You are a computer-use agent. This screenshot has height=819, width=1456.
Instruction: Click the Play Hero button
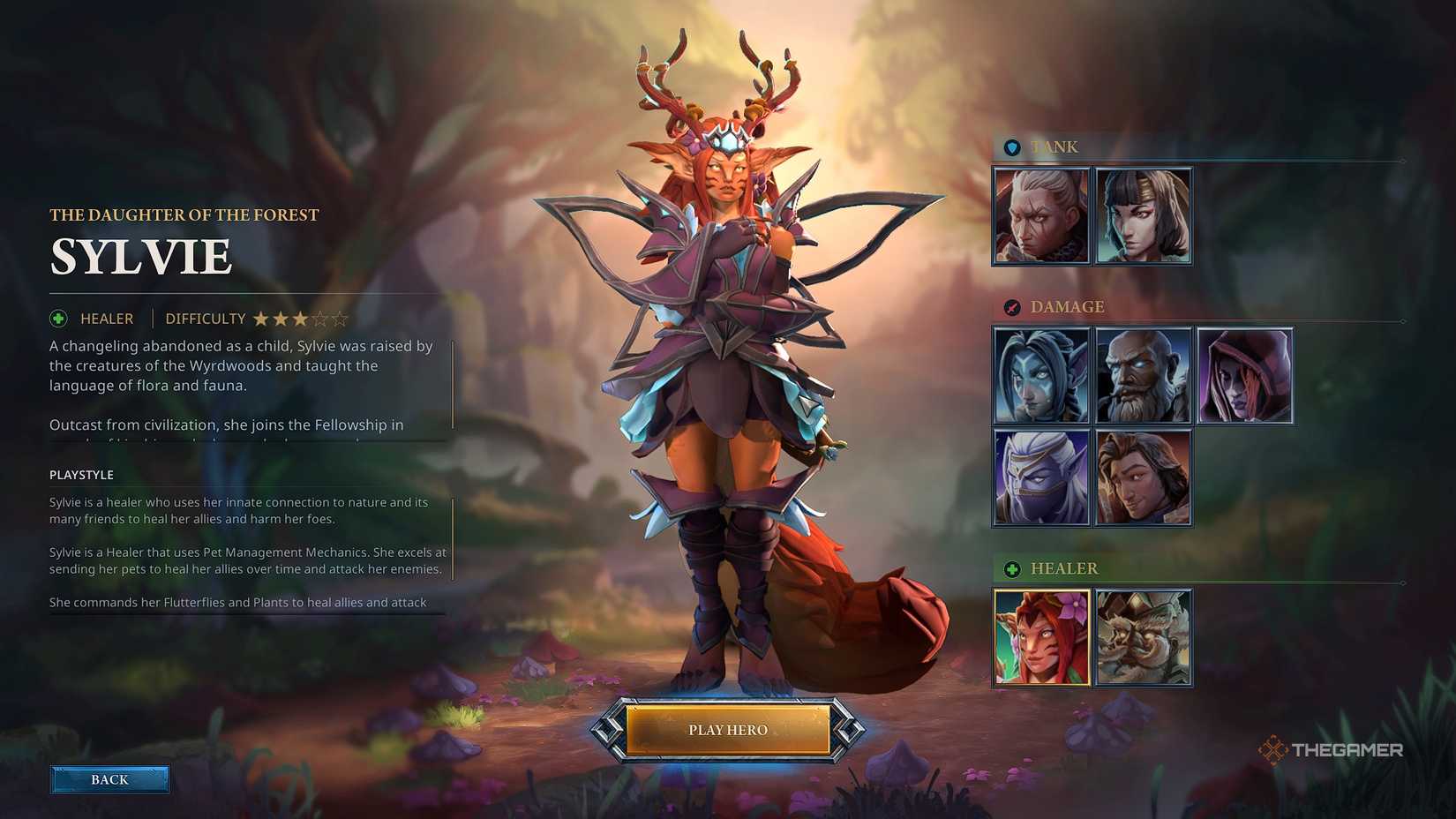click(x=727, y=730)
